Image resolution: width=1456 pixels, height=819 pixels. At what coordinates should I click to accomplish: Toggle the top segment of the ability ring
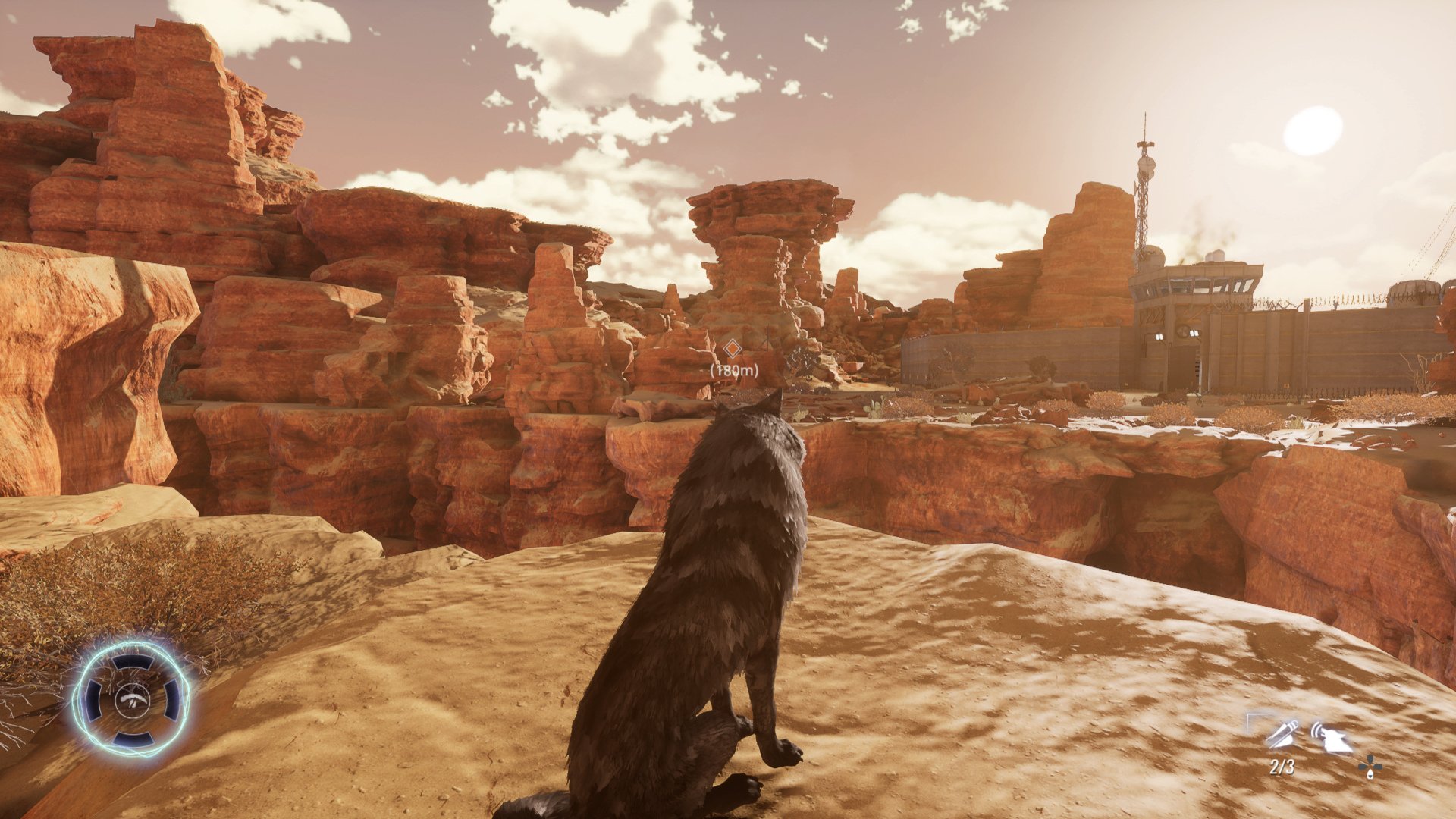tap(133, 661)
